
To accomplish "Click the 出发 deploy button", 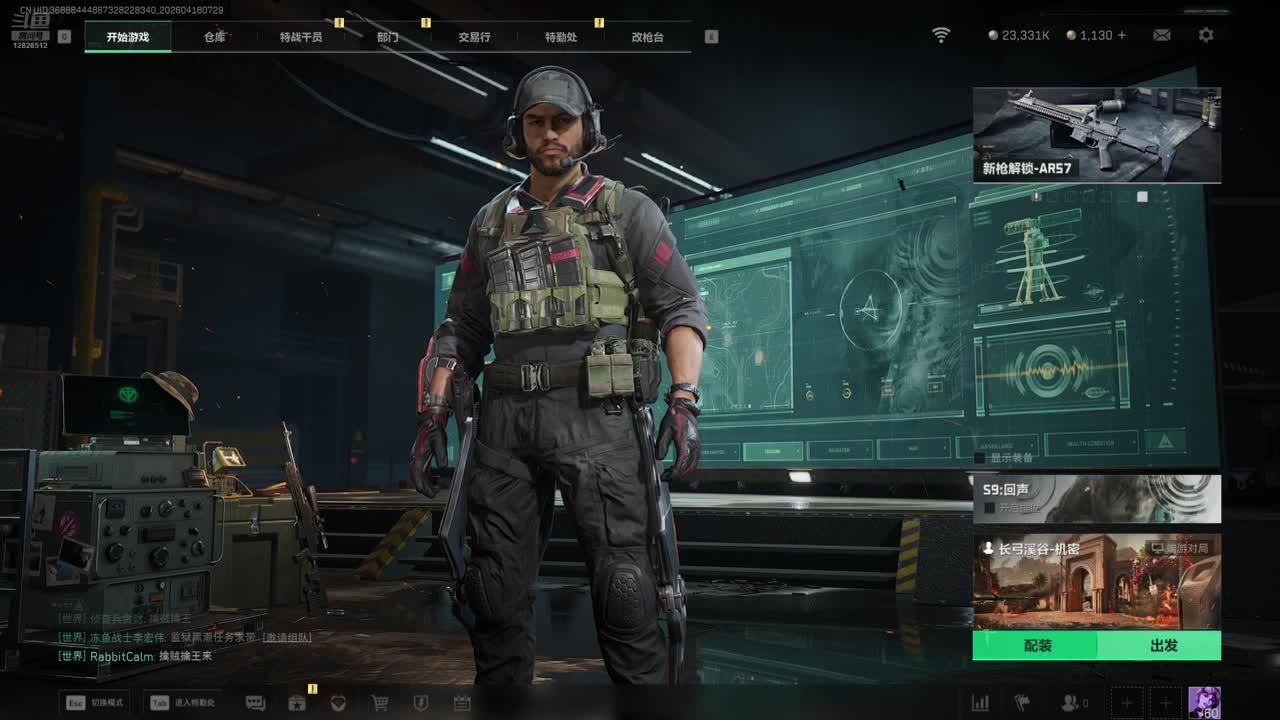I will coord(1163,646).
